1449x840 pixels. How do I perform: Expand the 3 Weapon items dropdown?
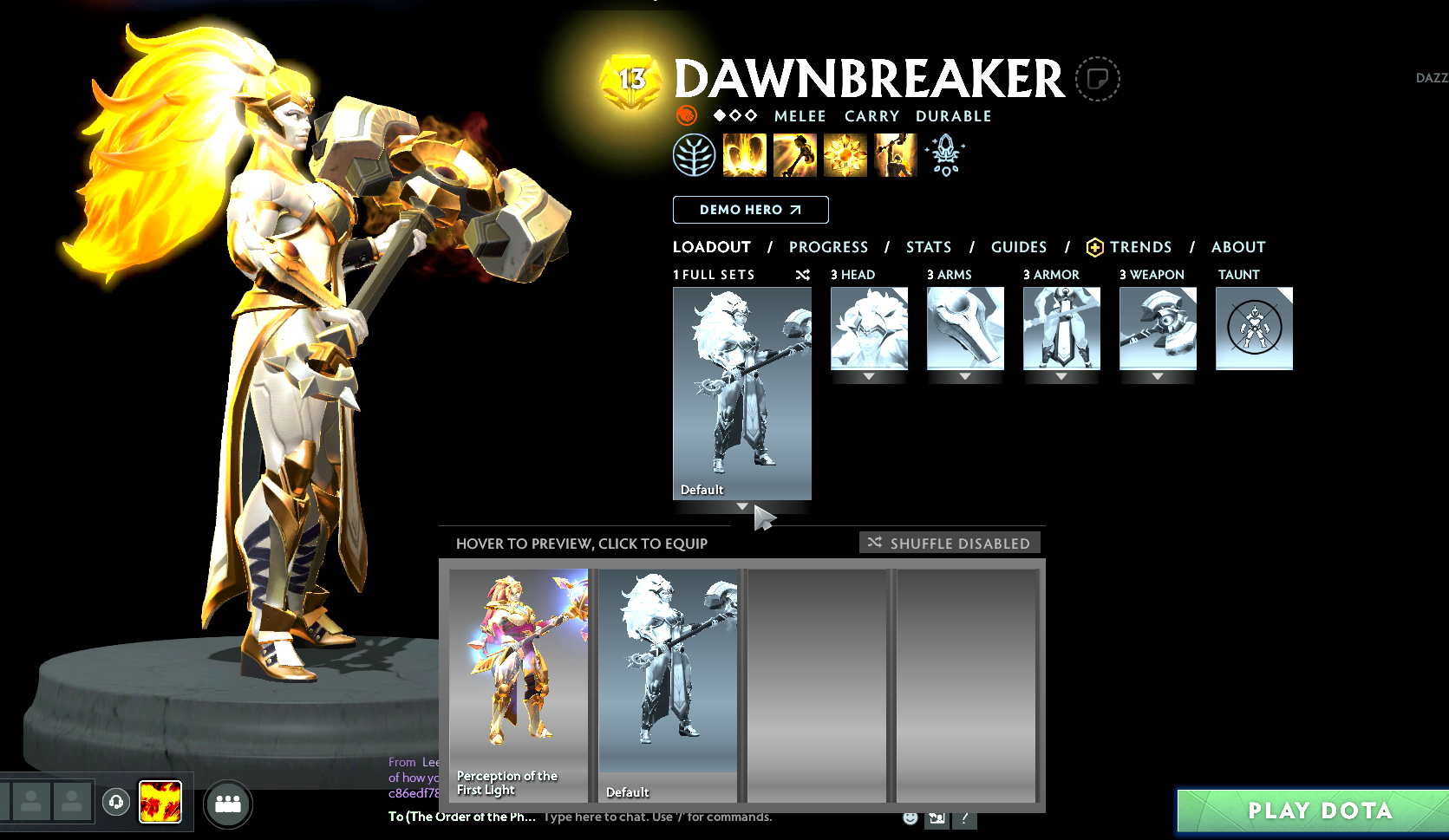[x=1158, y=376]
